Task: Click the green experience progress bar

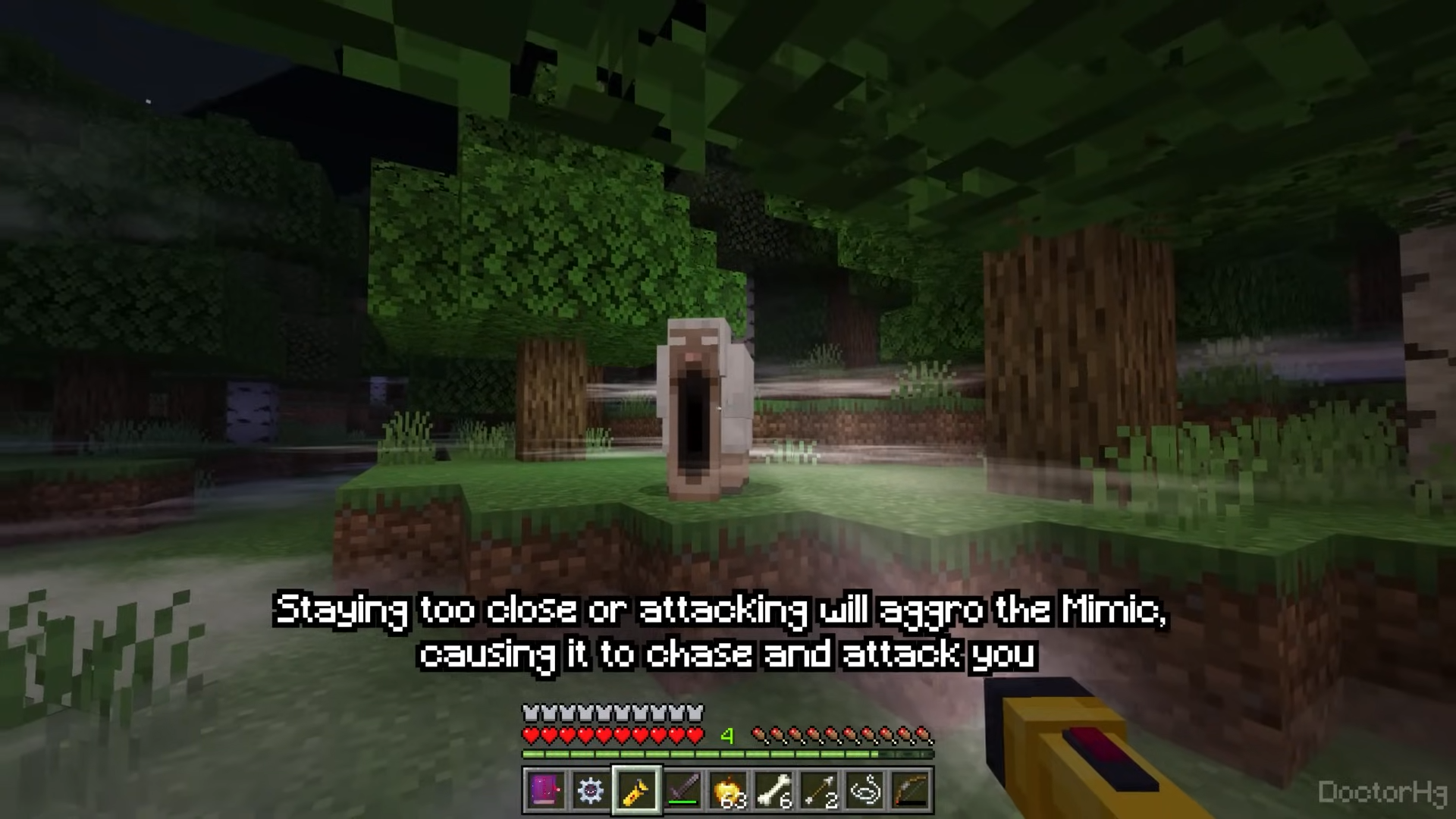Action: 728,754
